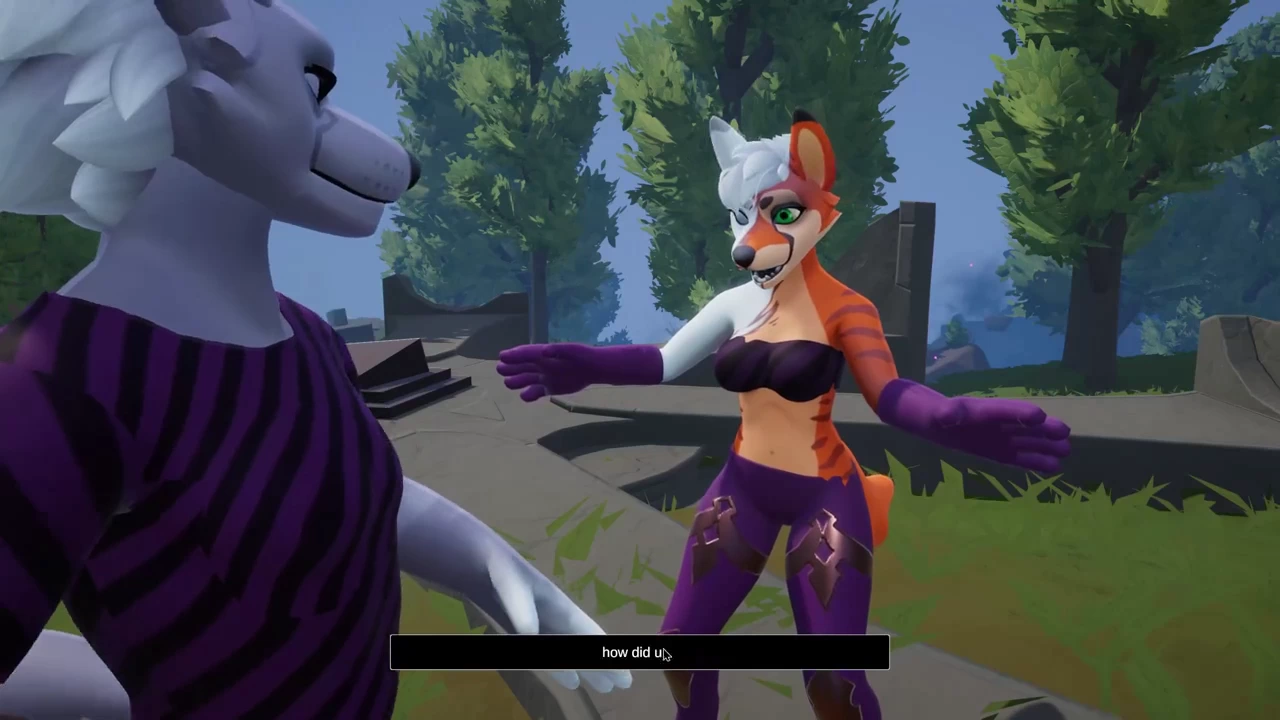Click the chat input box reading "how did u"
1280x720 pixels.
pyautogui.click(x=639, y=652)
